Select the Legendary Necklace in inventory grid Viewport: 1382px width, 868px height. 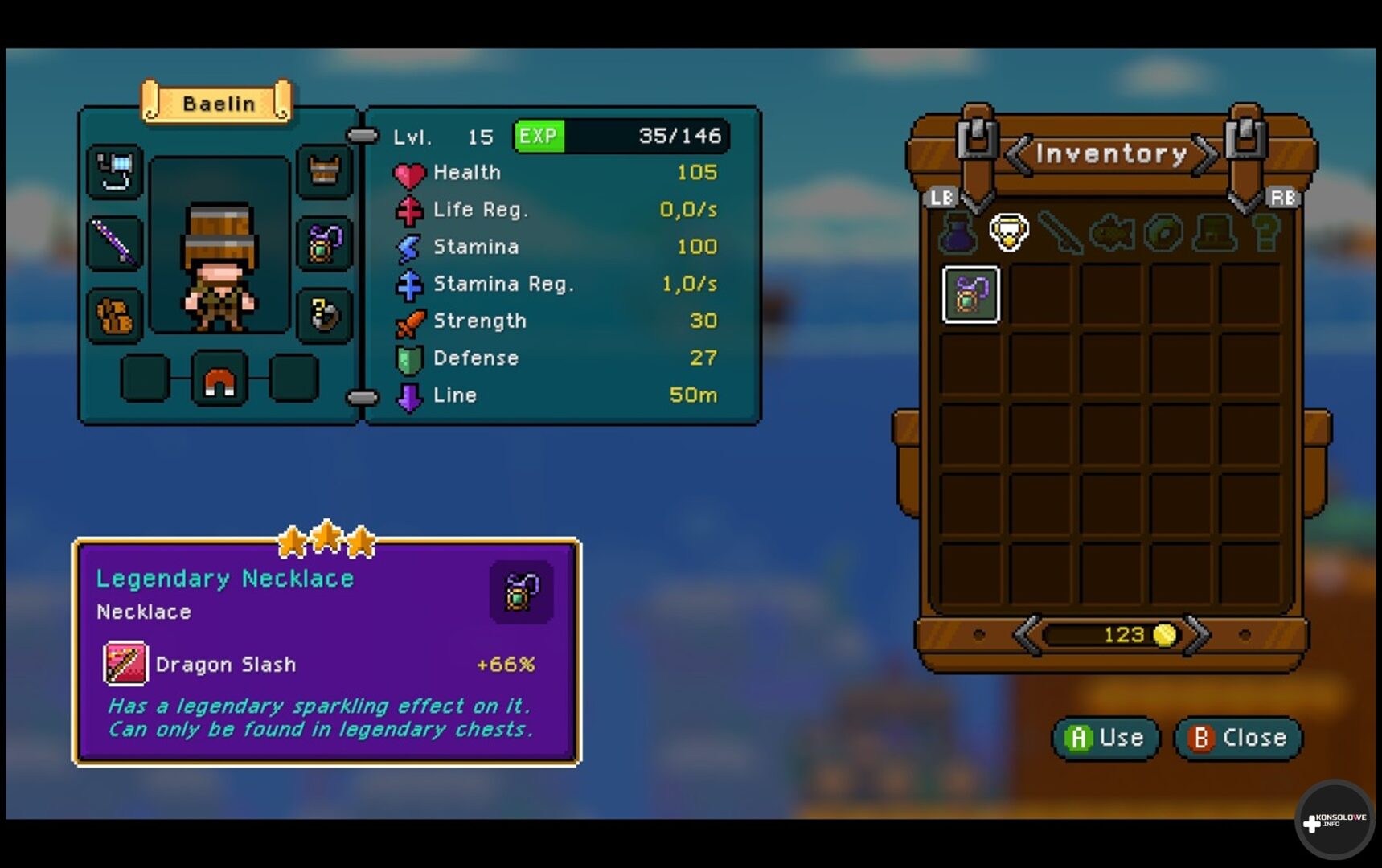tap(970, 294)
